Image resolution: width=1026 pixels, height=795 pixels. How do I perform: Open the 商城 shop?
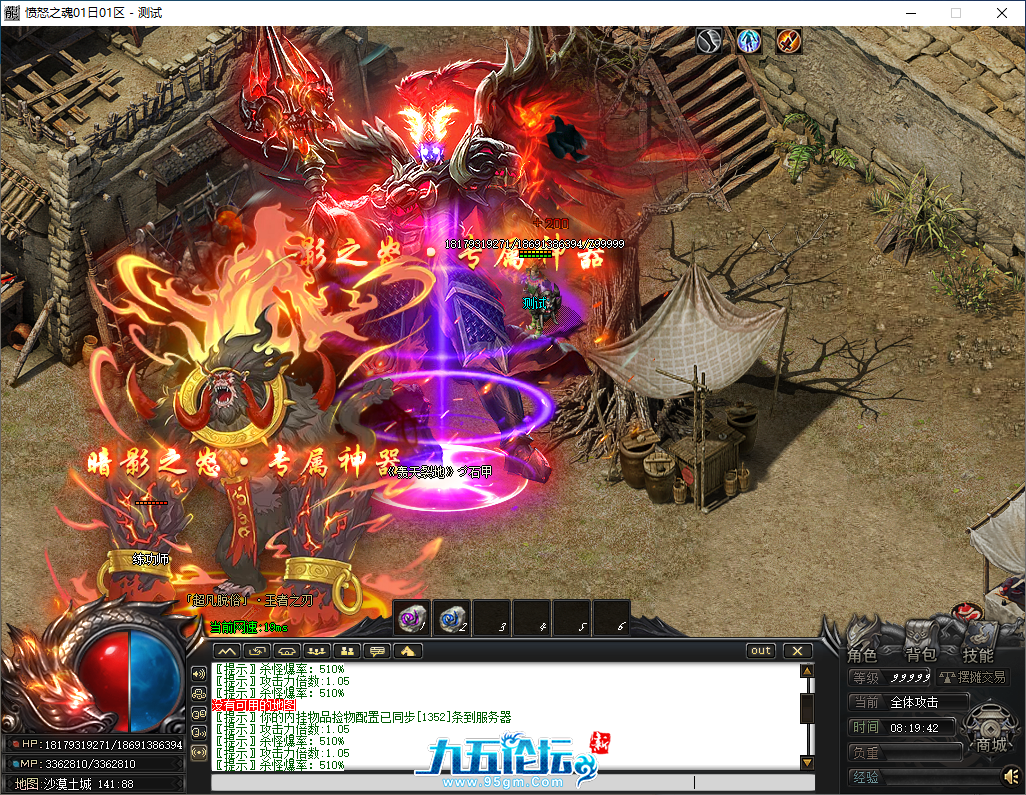tap(991, 745)
